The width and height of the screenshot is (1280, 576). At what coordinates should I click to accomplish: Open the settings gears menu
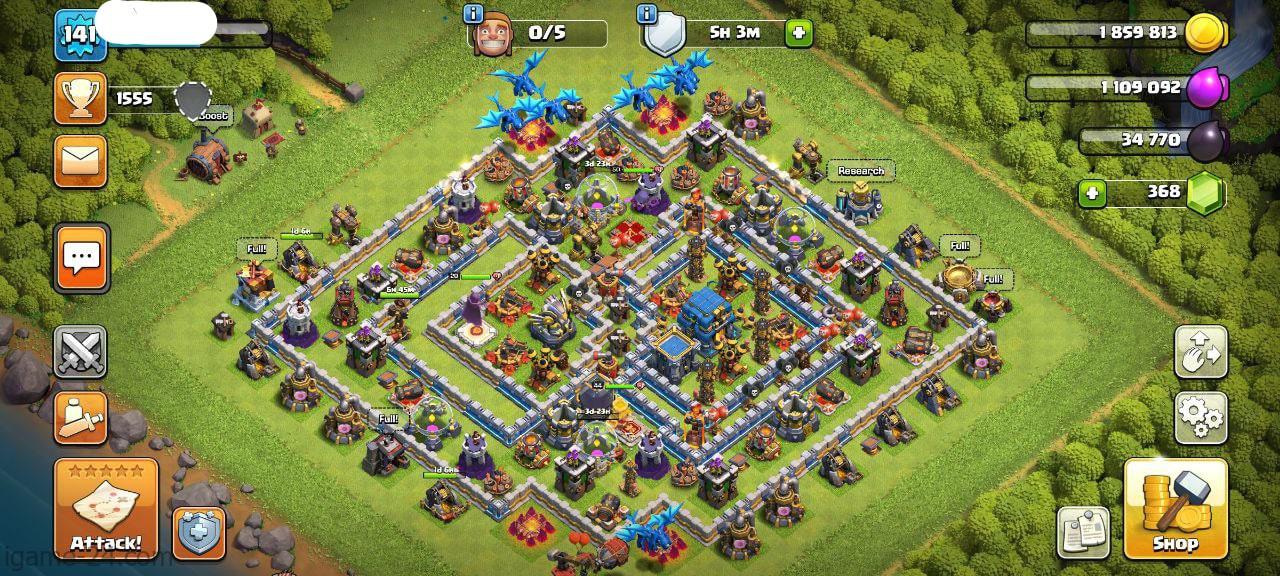tap(1200, 417)
